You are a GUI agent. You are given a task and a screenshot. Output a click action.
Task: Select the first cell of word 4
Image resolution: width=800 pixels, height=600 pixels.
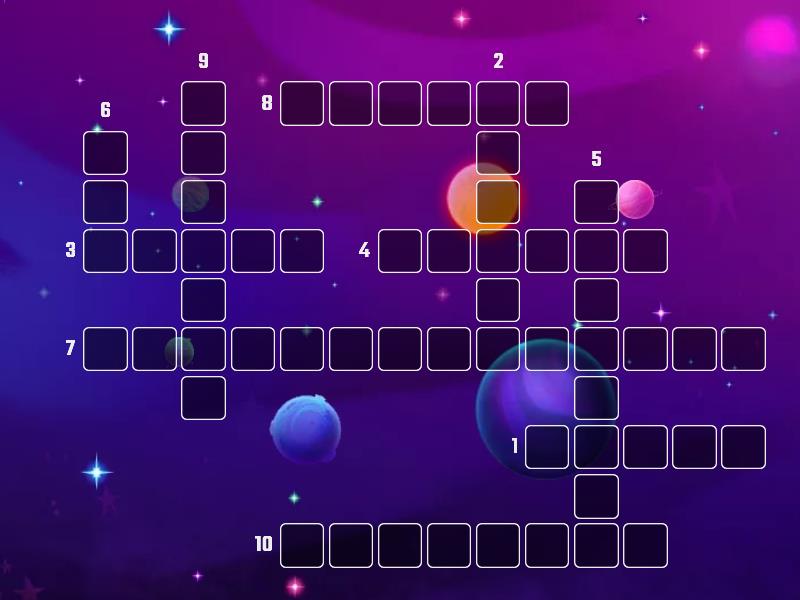tap(400, 250)
